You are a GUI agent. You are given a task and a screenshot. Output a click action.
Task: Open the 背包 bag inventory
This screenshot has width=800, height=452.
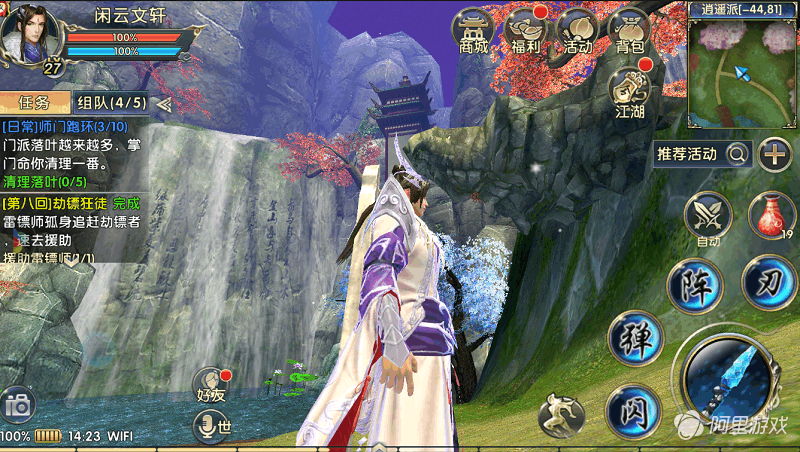point(630,31)
